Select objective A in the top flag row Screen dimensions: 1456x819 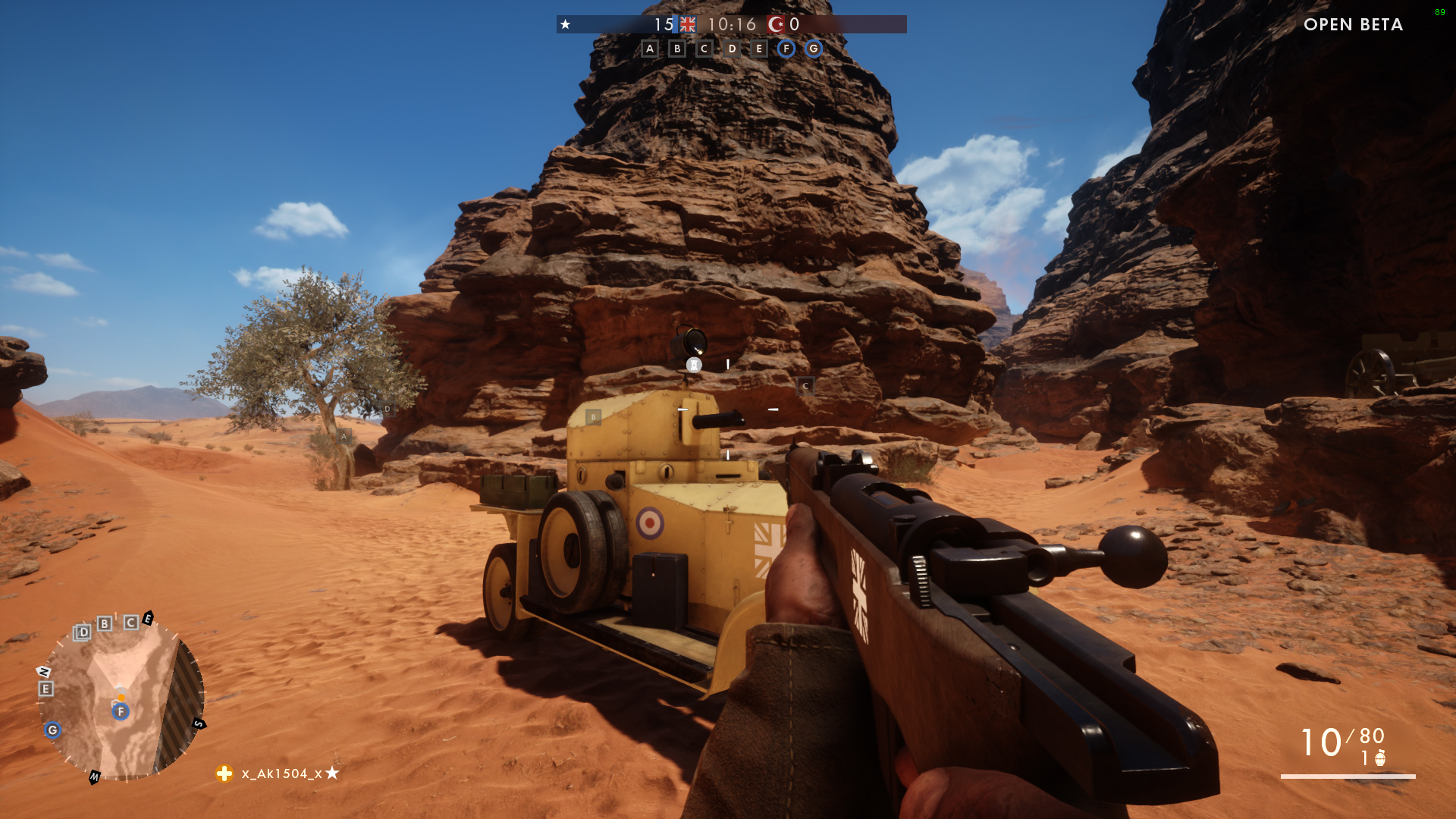(x=650, y=49)
